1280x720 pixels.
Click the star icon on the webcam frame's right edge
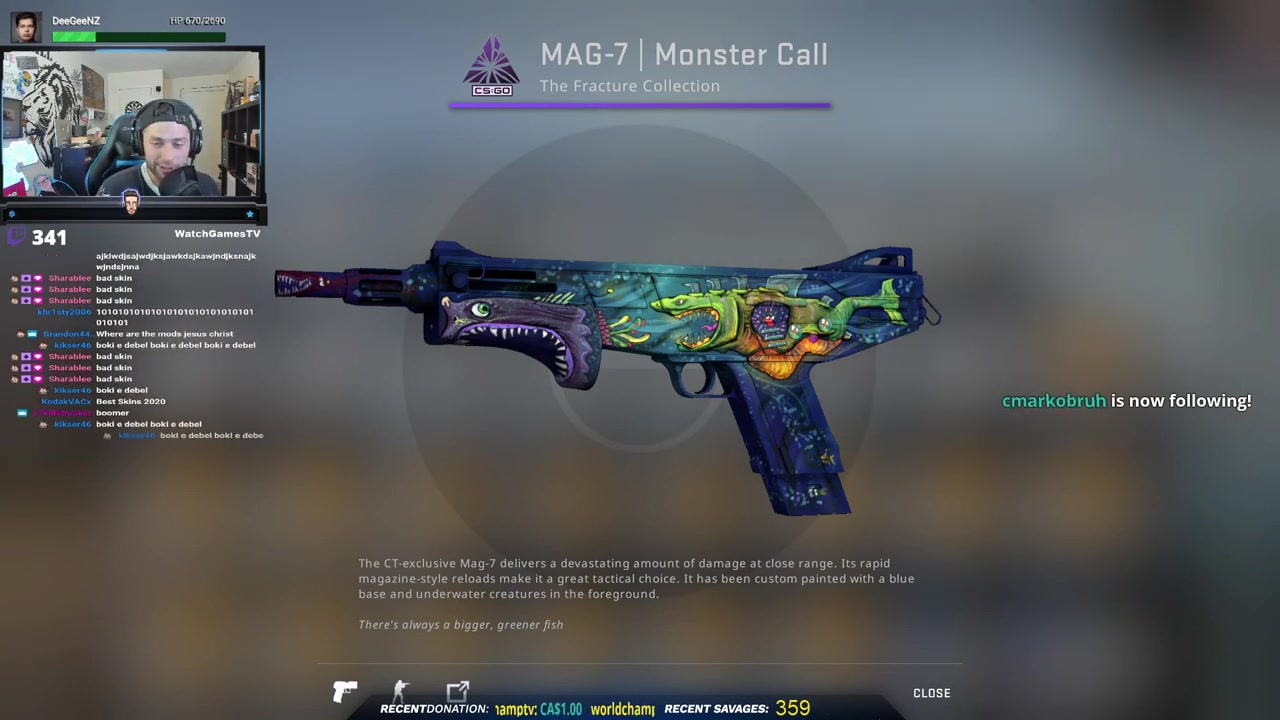(250, 213)
